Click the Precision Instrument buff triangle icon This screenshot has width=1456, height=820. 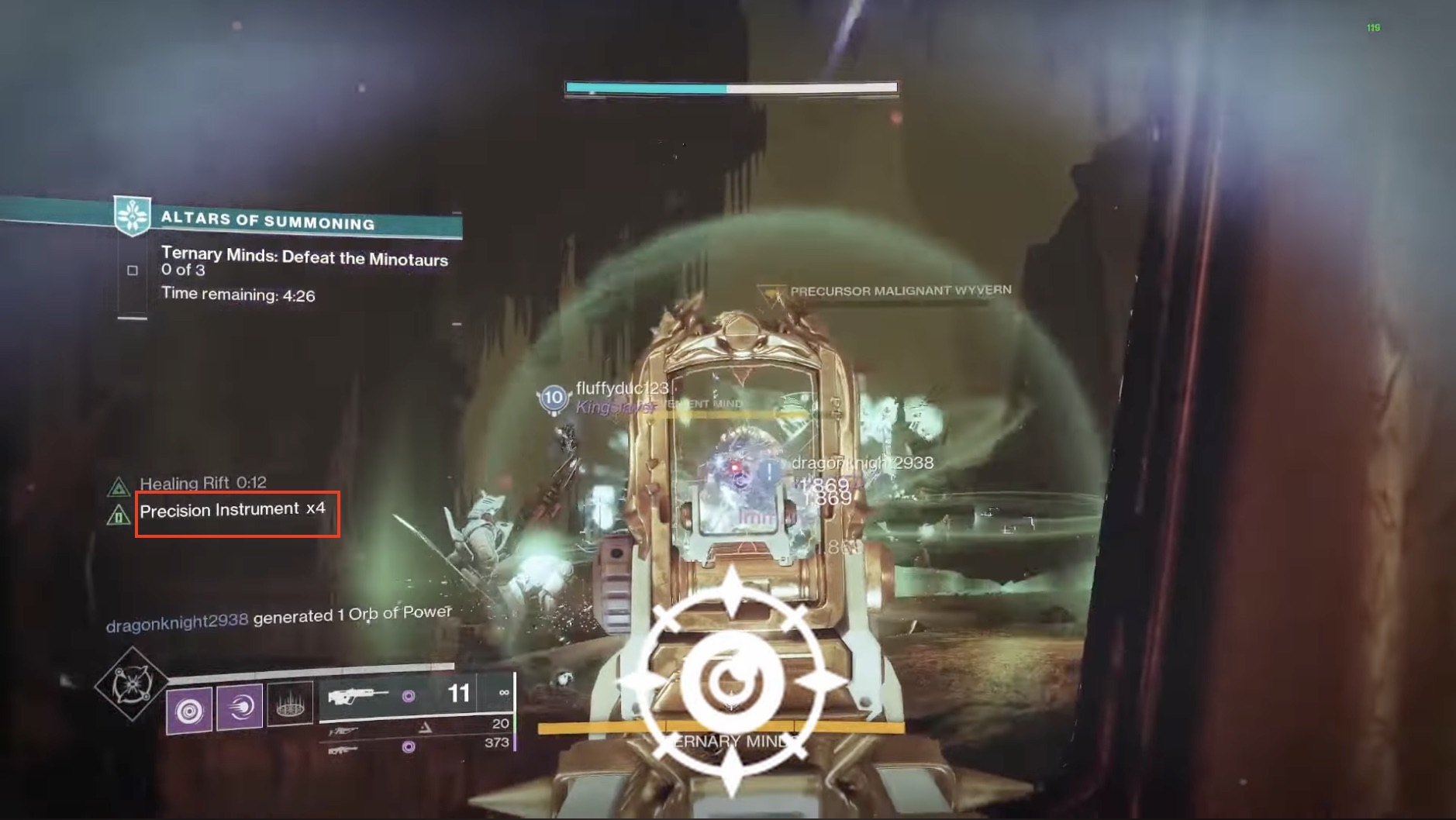tap(119, 513)
